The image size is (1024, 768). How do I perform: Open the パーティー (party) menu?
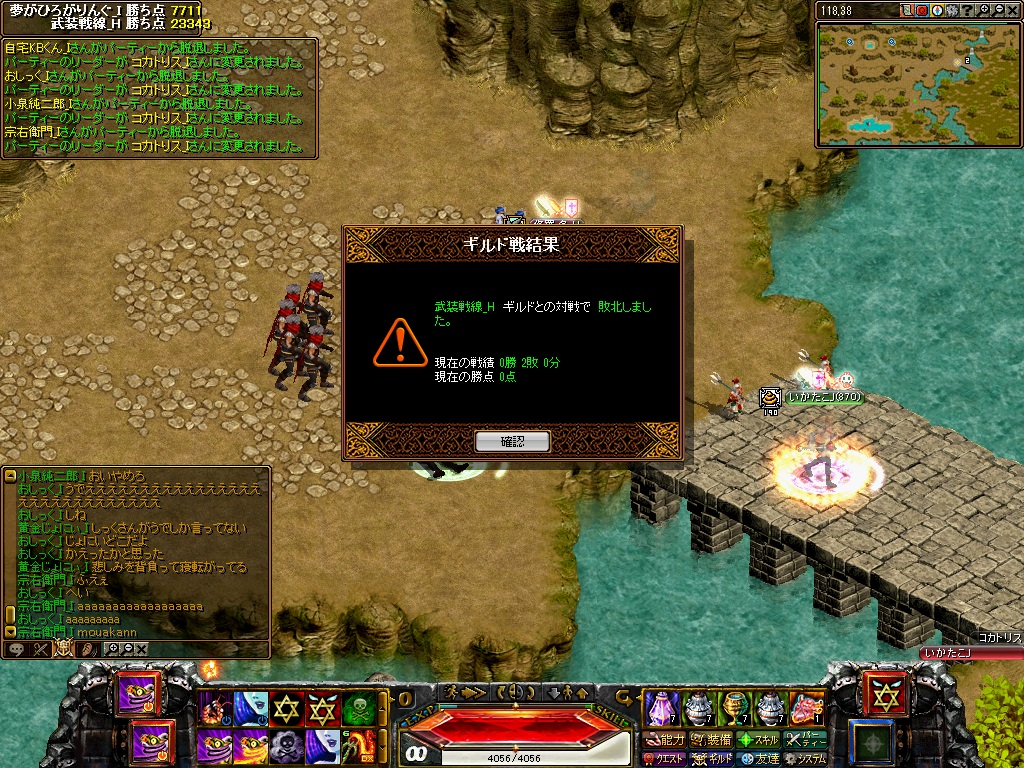pos(805,740)
